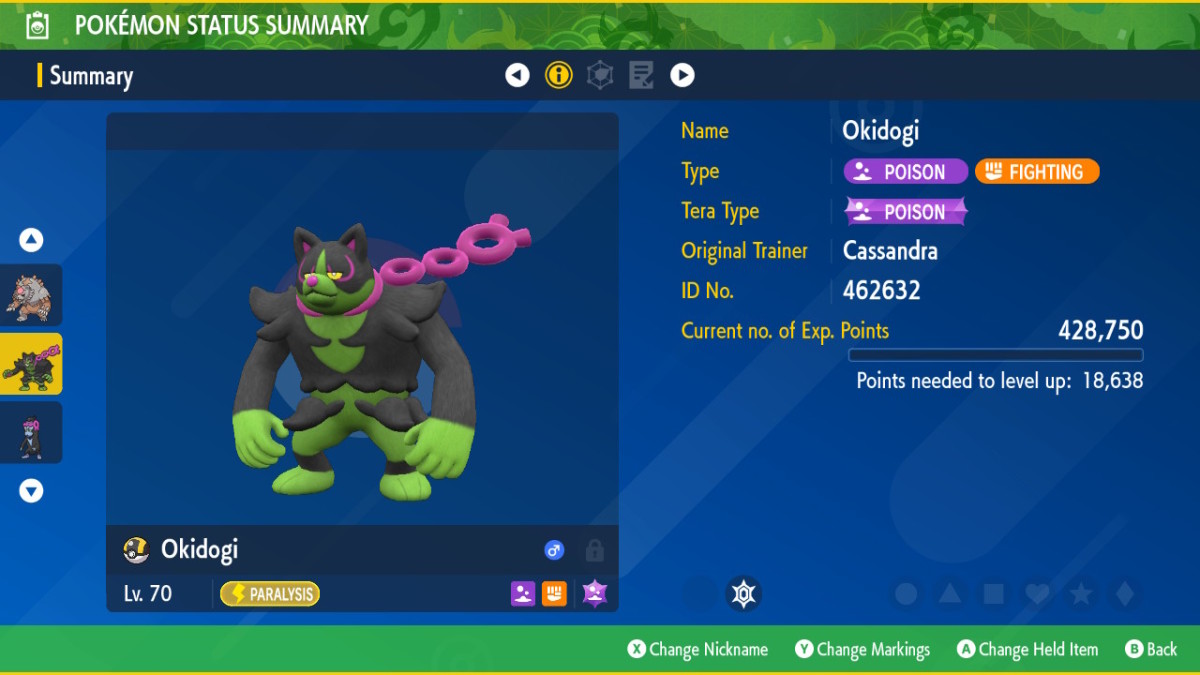Select the yellow info page tab
This screenshot has height=675, width=1200.
click(x=558, y=75)
